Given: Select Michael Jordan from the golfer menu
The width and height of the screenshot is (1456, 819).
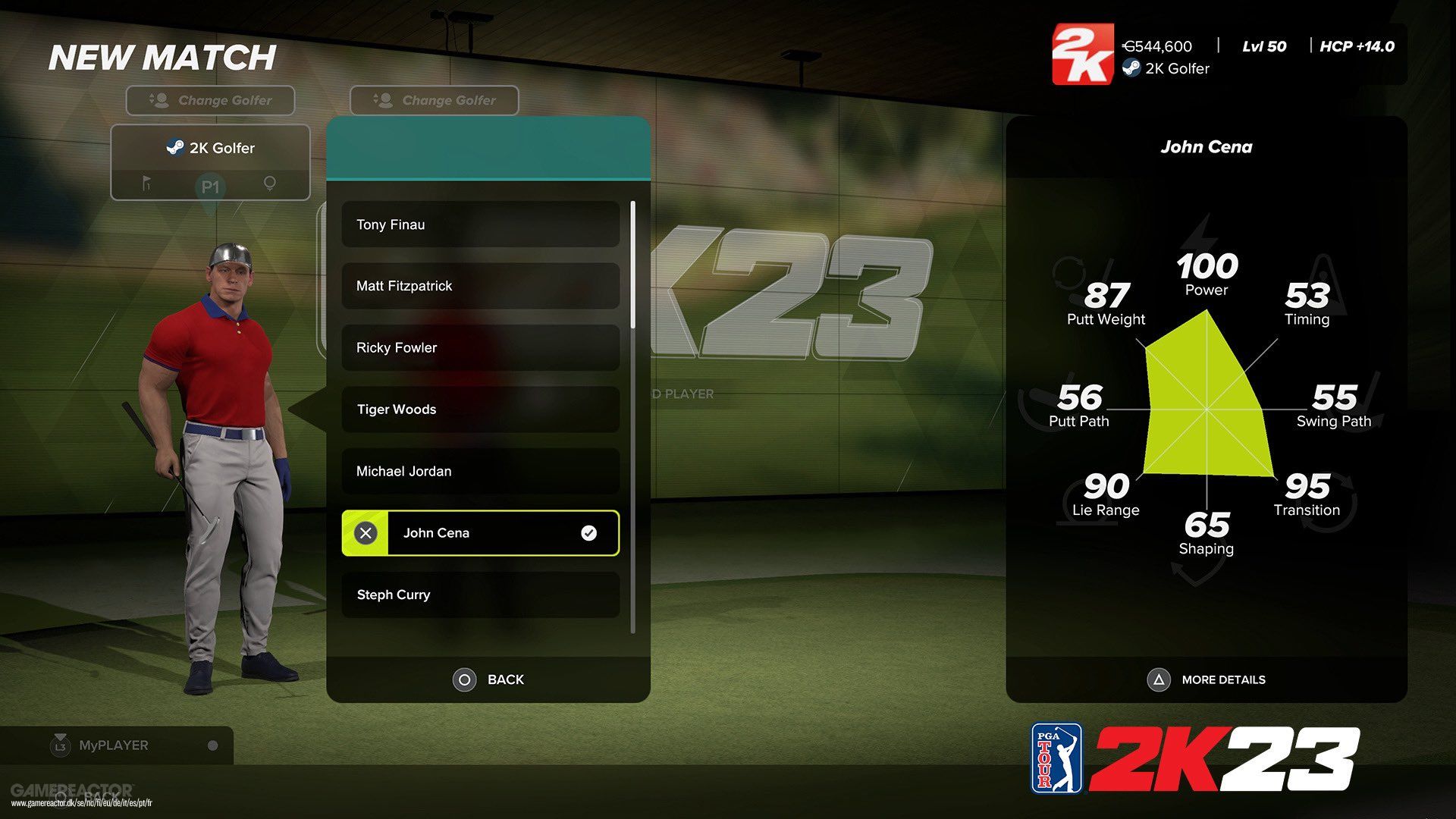Looking at the screenshot, I should click(479, 471).
